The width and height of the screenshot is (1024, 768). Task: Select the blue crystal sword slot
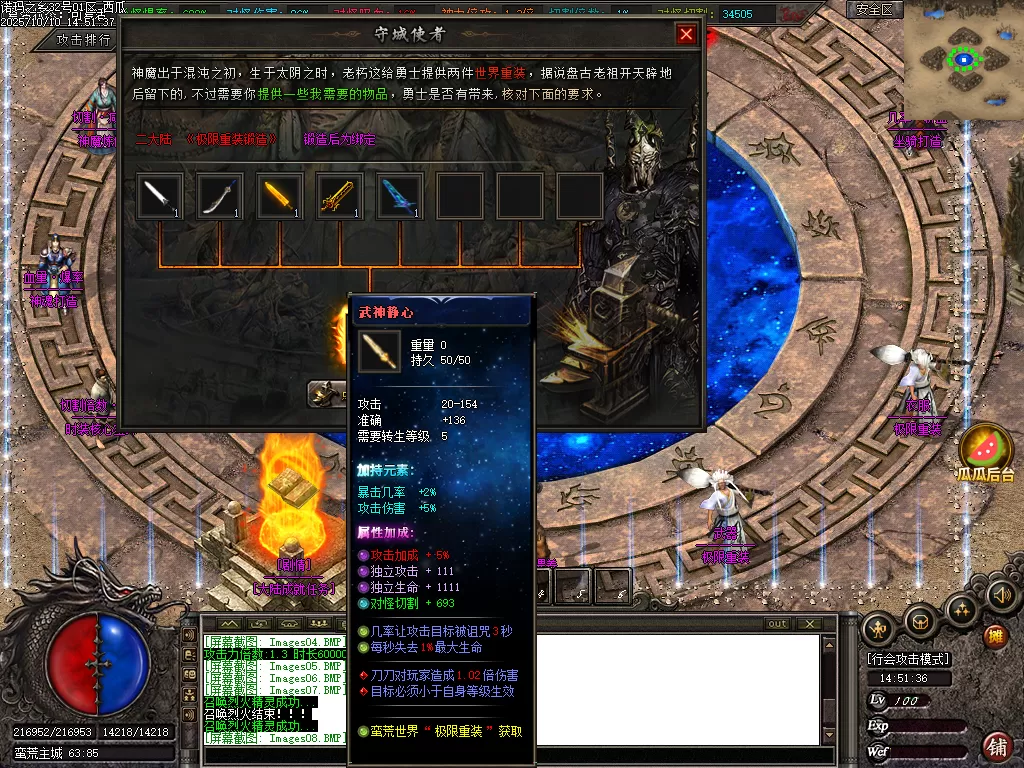[400, 196]
